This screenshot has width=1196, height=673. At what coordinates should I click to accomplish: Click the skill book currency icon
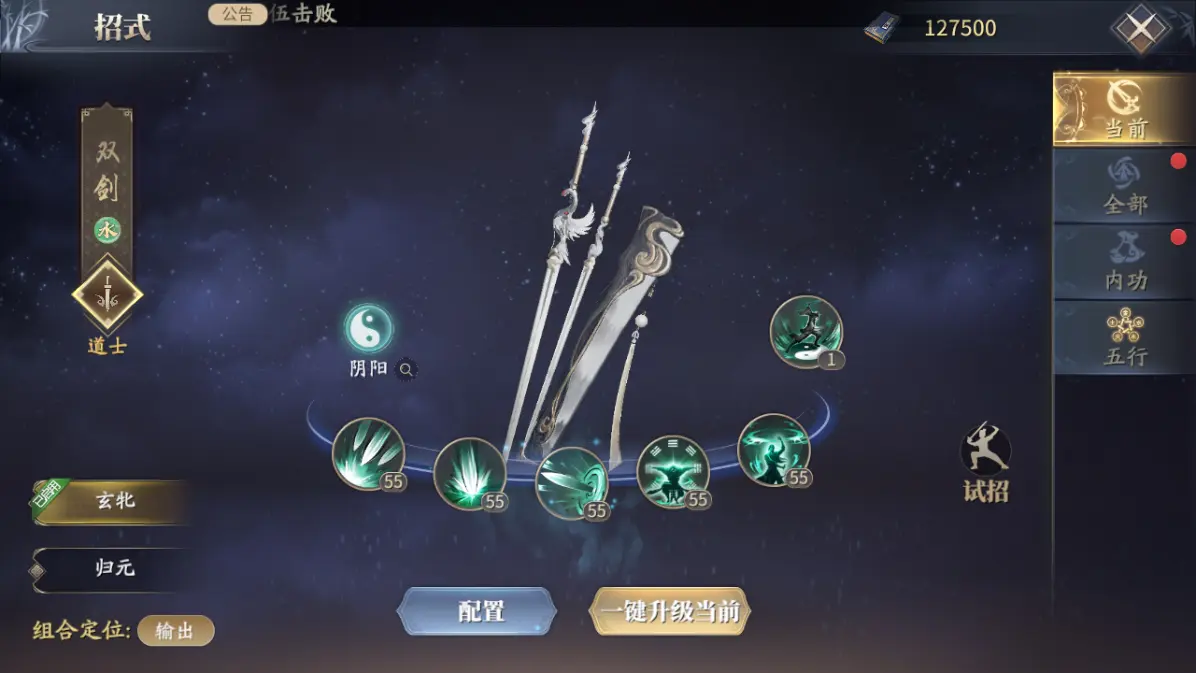(x=882, y=28)
